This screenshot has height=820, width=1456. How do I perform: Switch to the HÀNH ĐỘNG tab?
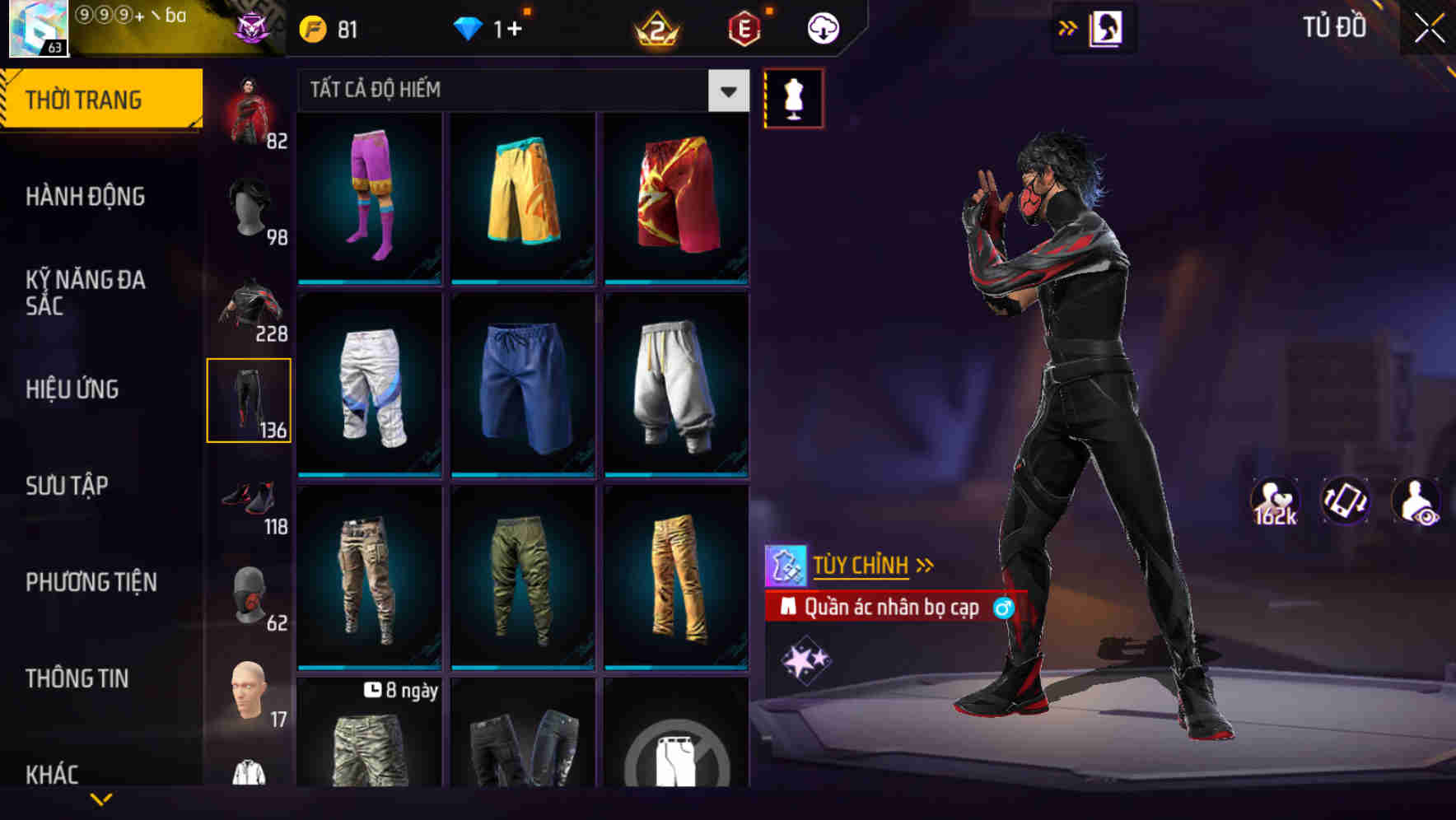(86, 197)
